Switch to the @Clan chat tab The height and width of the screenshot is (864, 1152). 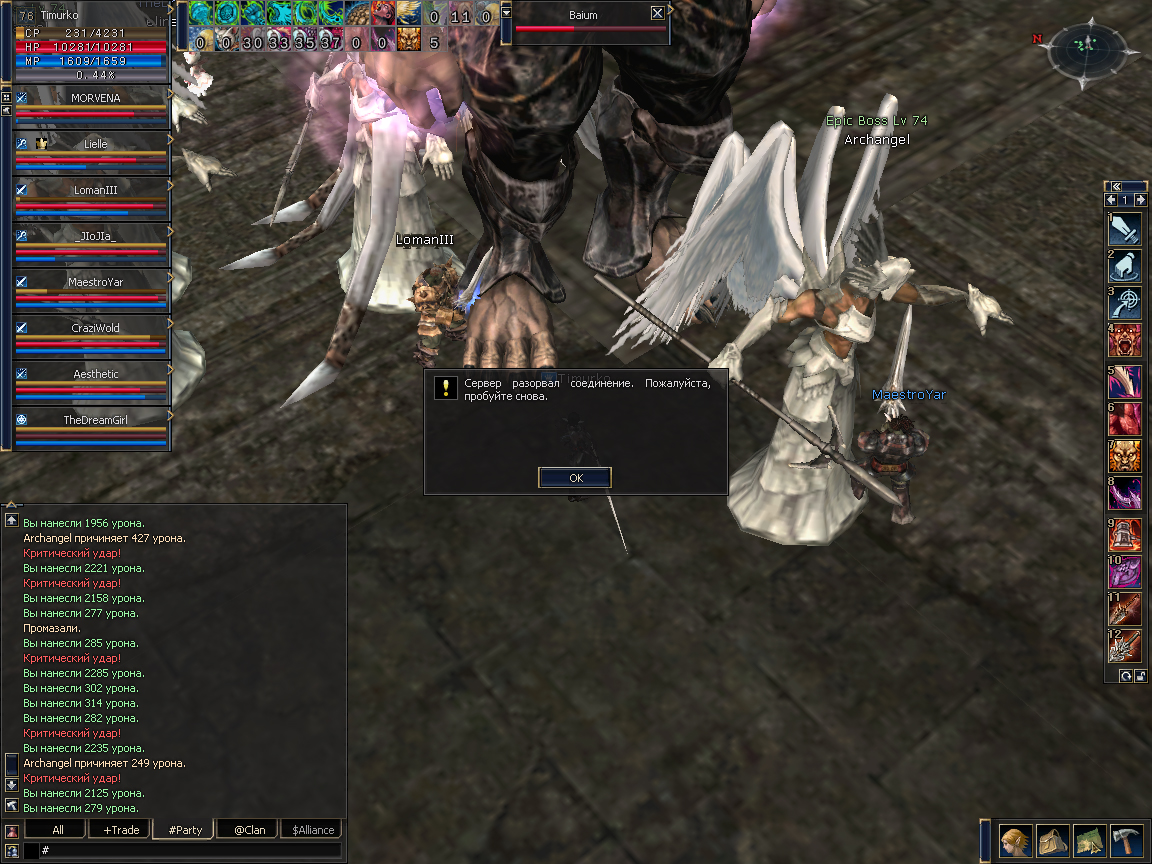[250, 830]
